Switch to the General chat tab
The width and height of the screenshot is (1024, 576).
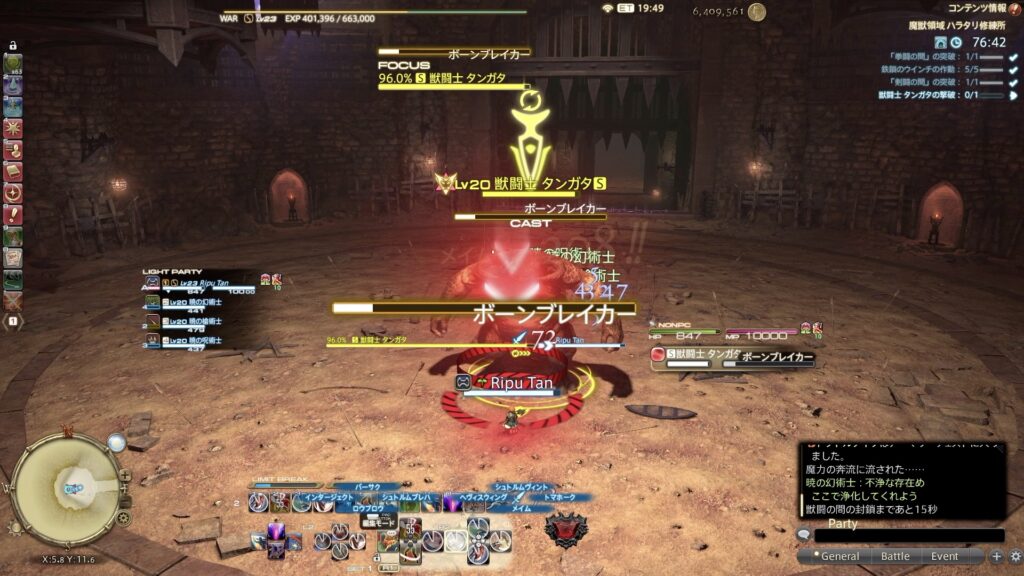click(x=839, y=556)
